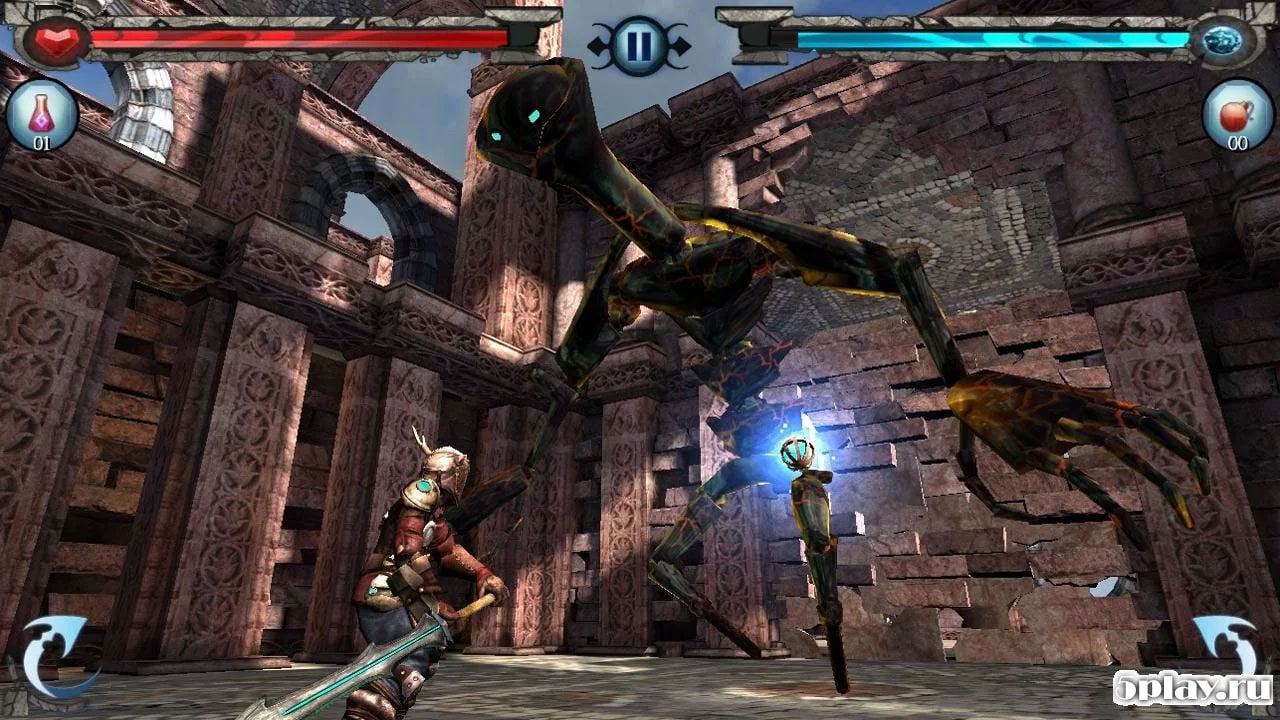
Task: Use the pink potion flask
Action: [41, 113]
